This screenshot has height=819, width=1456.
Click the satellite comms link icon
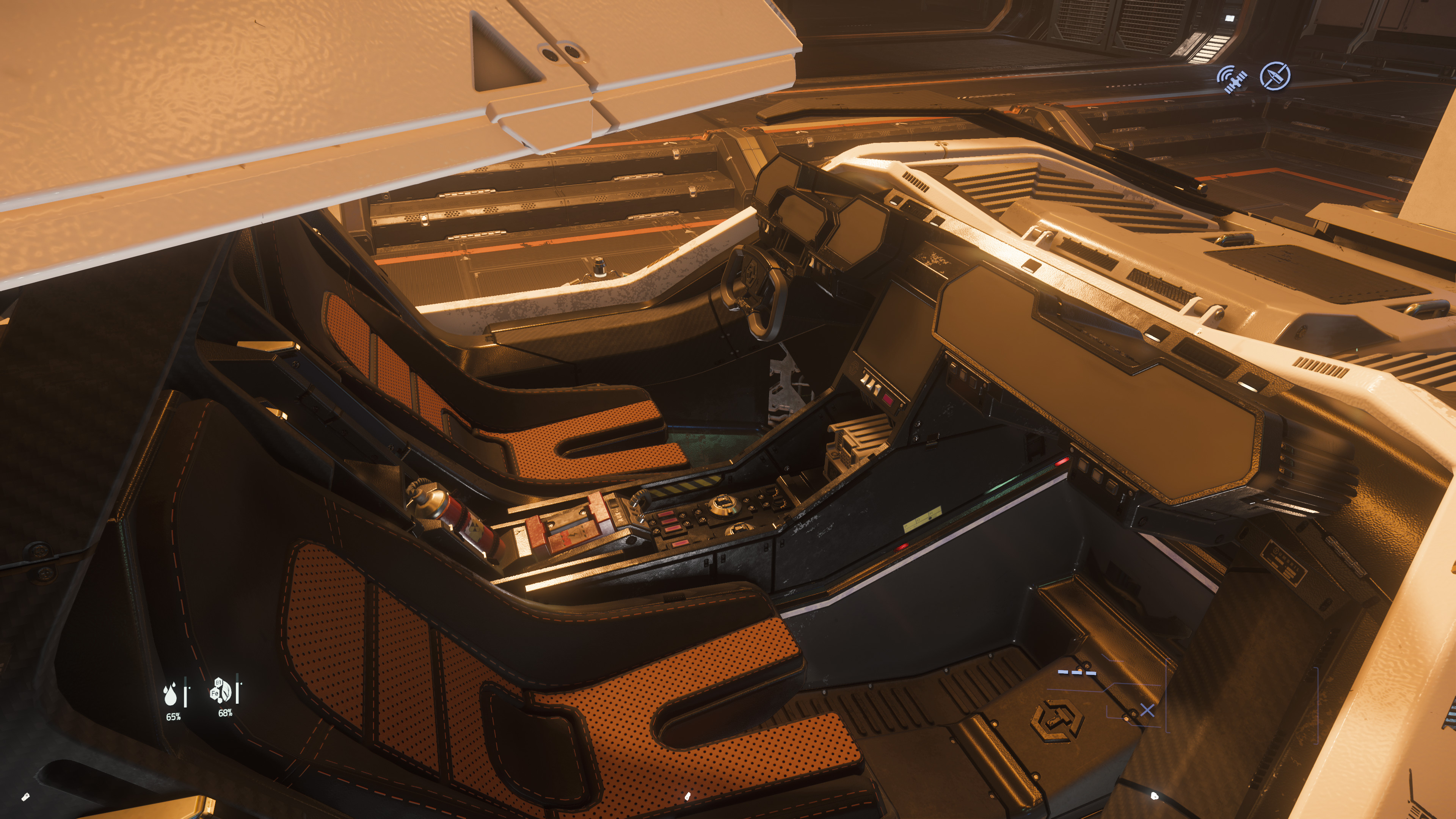pos(1232,80)
